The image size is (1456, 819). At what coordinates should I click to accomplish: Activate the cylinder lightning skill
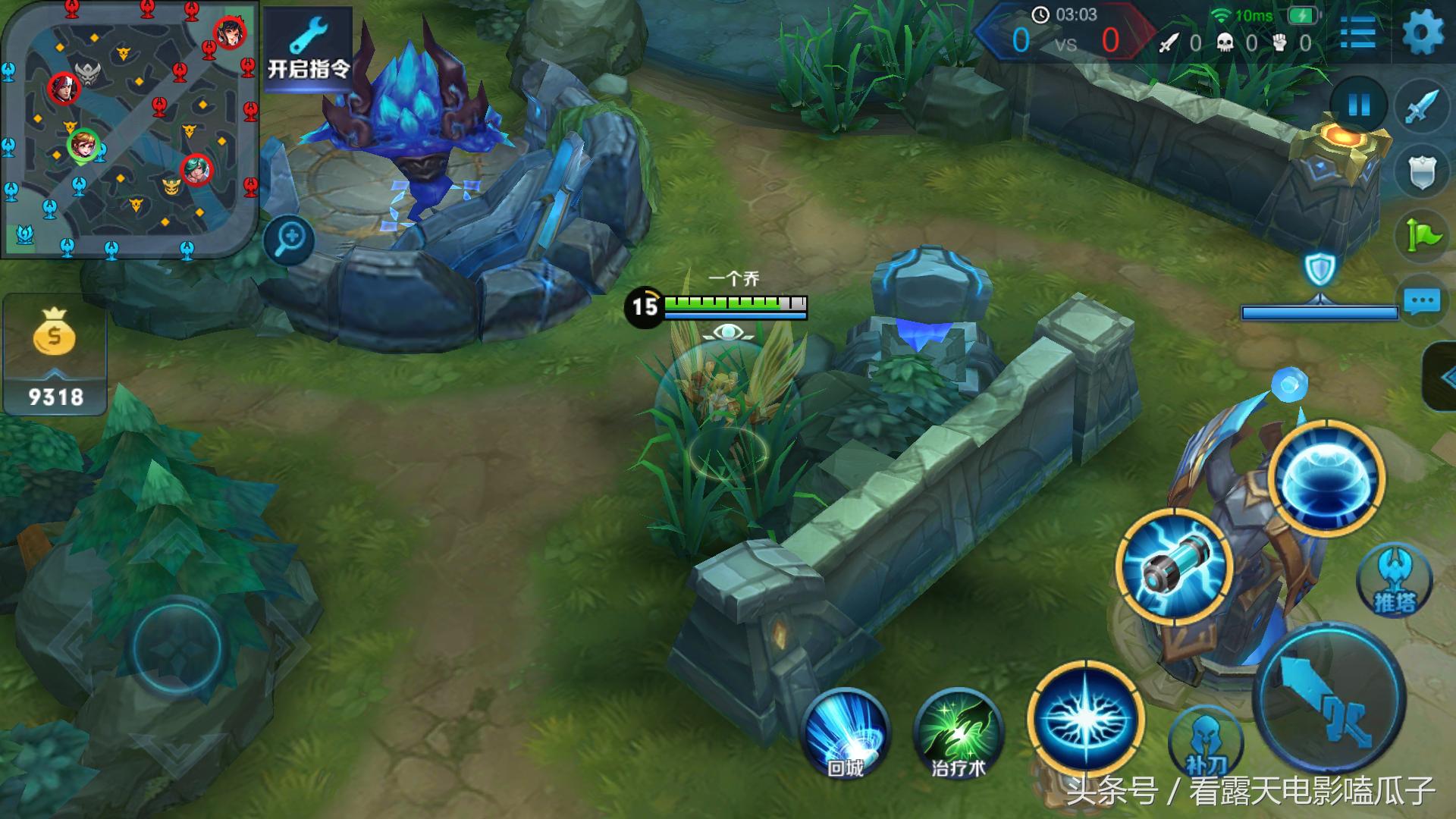pos(1173,566)
